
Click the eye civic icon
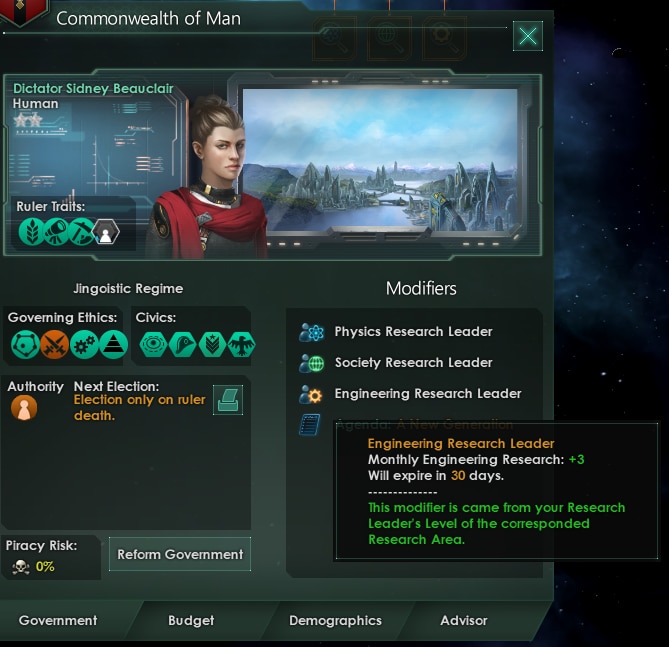154,345
